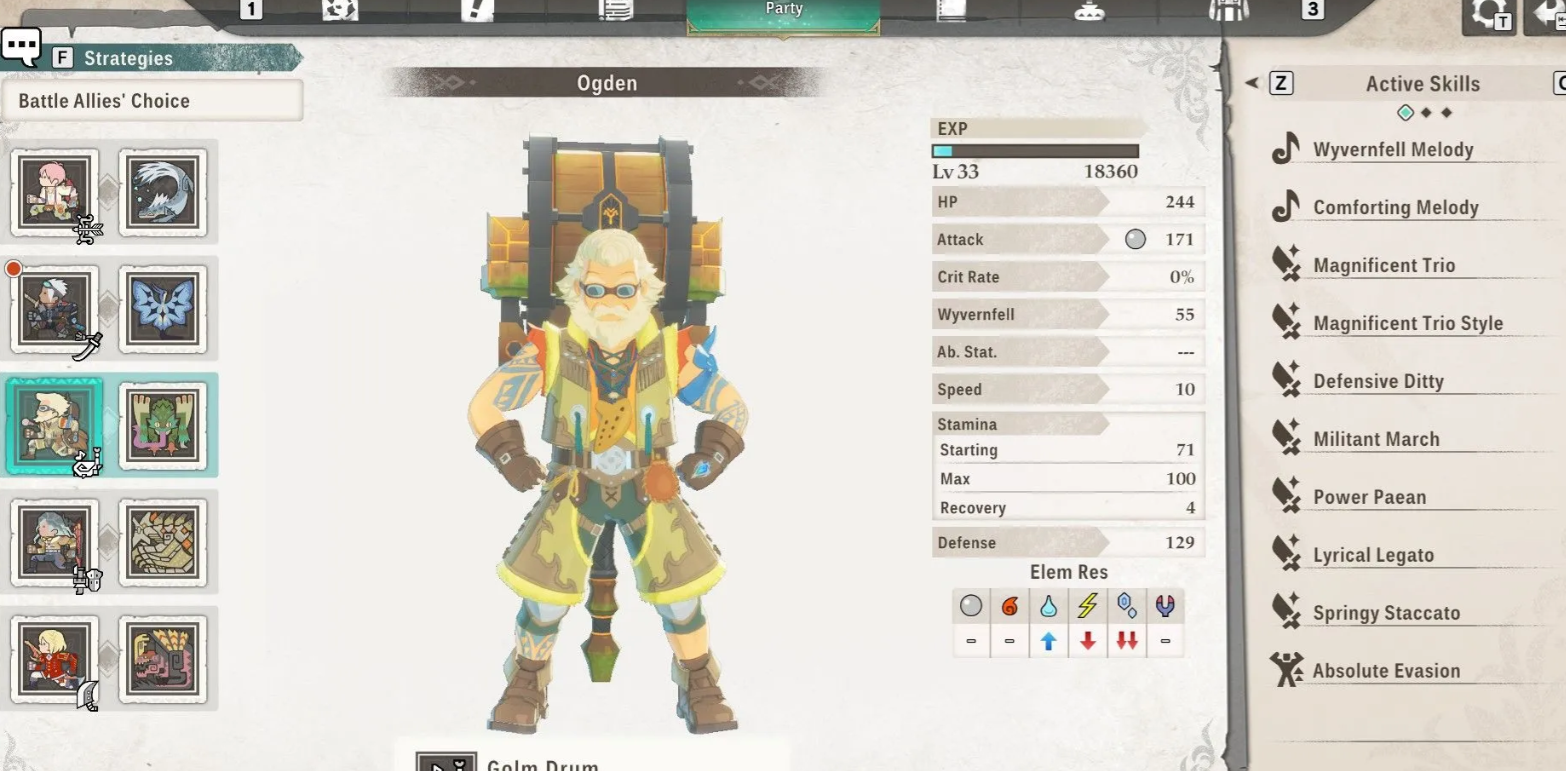Select the Power Paean skill
Viewport: 1566px width, 771px height.
point(1369,498)
